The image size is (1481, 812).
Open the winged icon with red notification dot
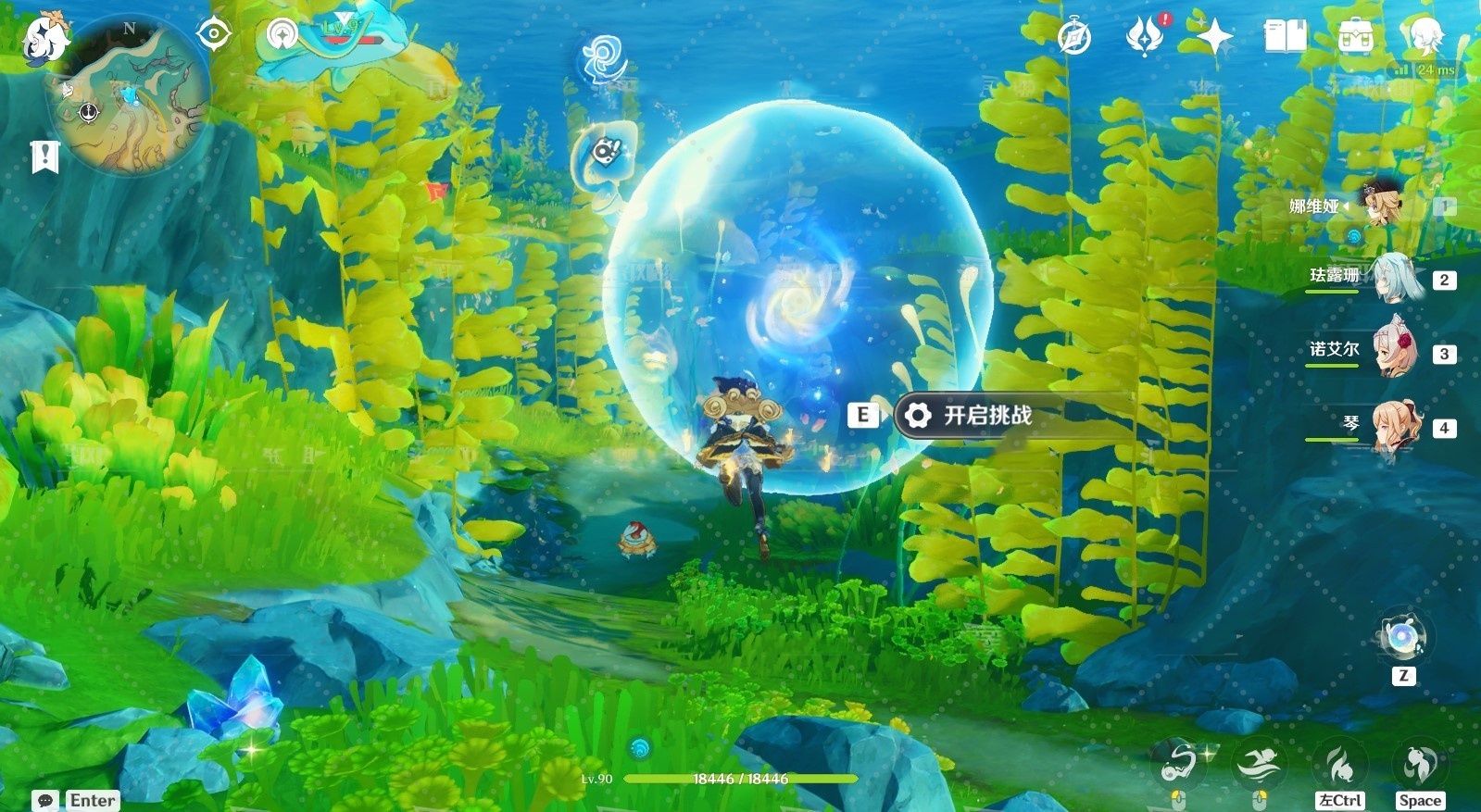click(1145, 36)
